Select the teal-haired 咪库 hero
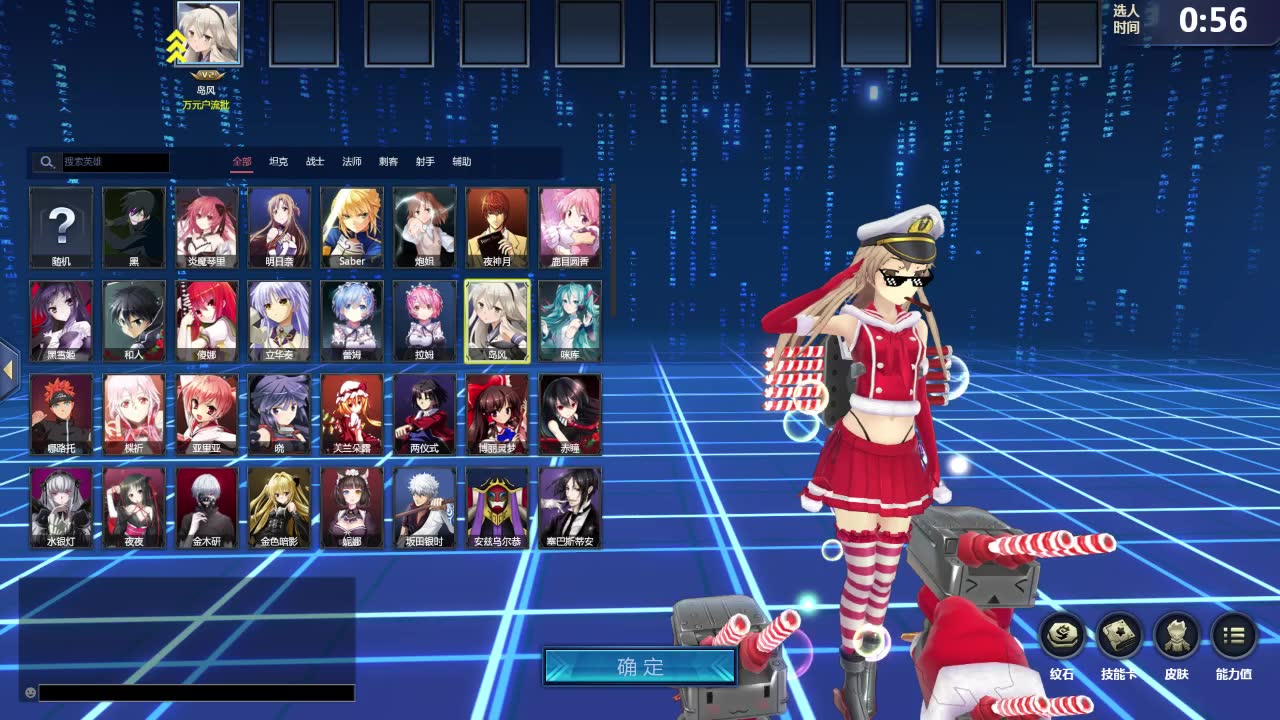Screen dimensions: 1280x720 point(570,320)
